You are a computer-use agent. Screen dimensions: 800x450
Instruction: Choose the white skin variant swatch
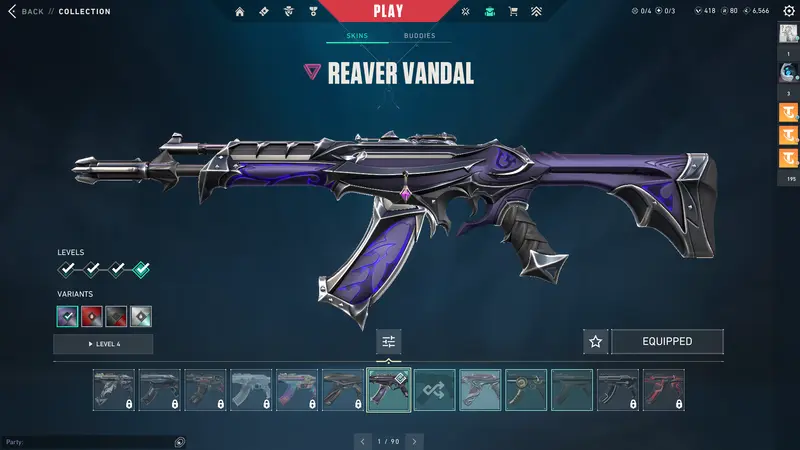pyautogui.click(x=141, y=317)
